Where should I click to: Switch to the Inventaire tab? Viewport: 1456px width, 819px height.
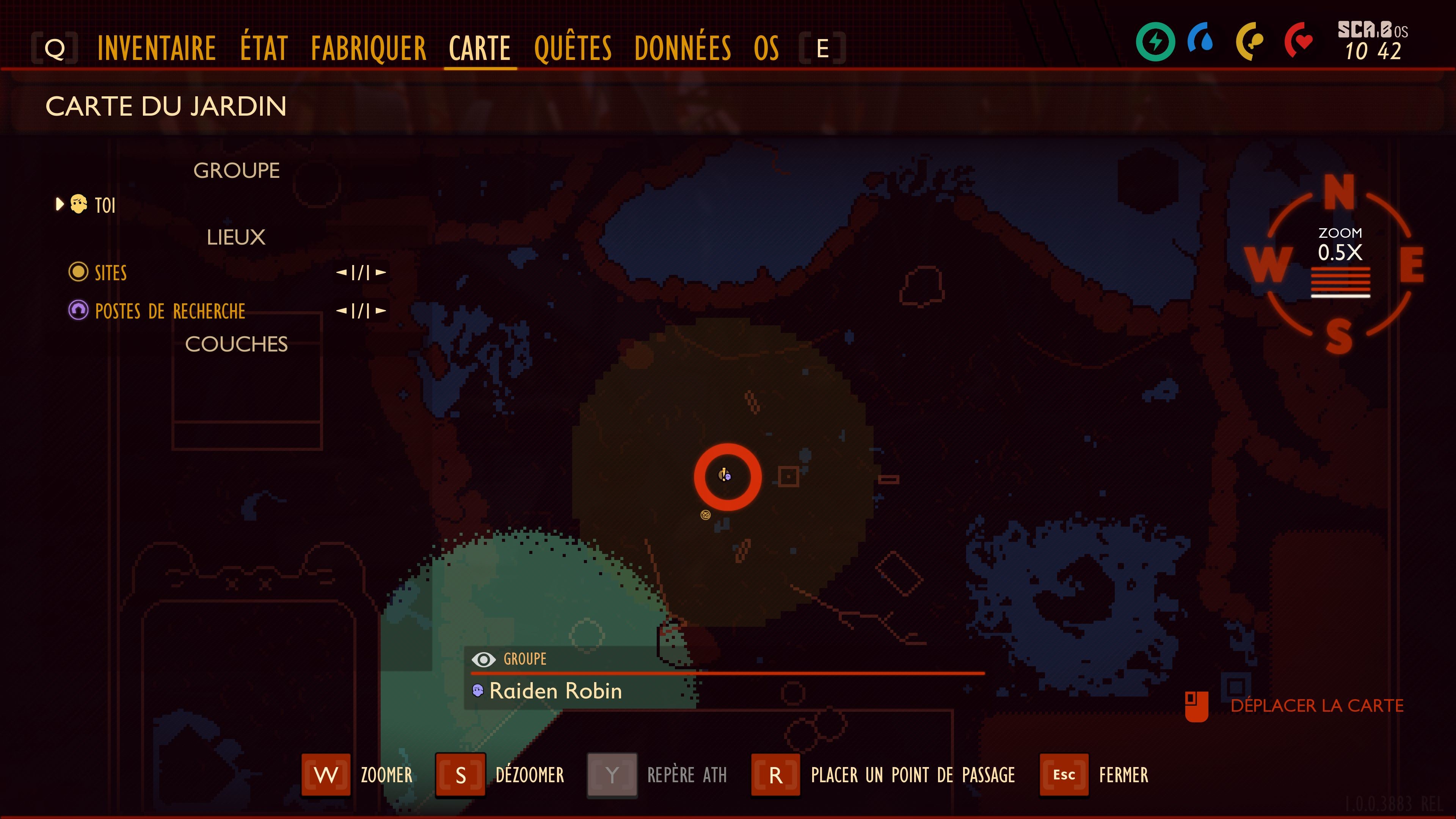(157, 48)
